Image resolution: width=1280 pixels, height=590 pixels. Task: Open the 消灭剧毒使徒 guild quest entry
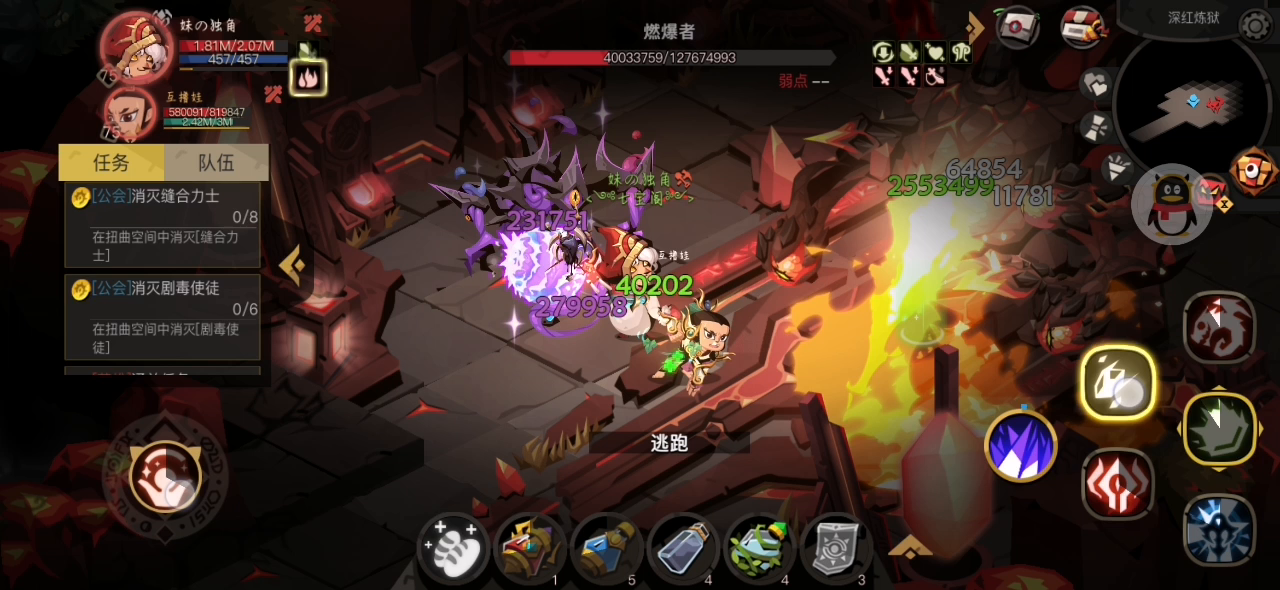tap(163, 317)
